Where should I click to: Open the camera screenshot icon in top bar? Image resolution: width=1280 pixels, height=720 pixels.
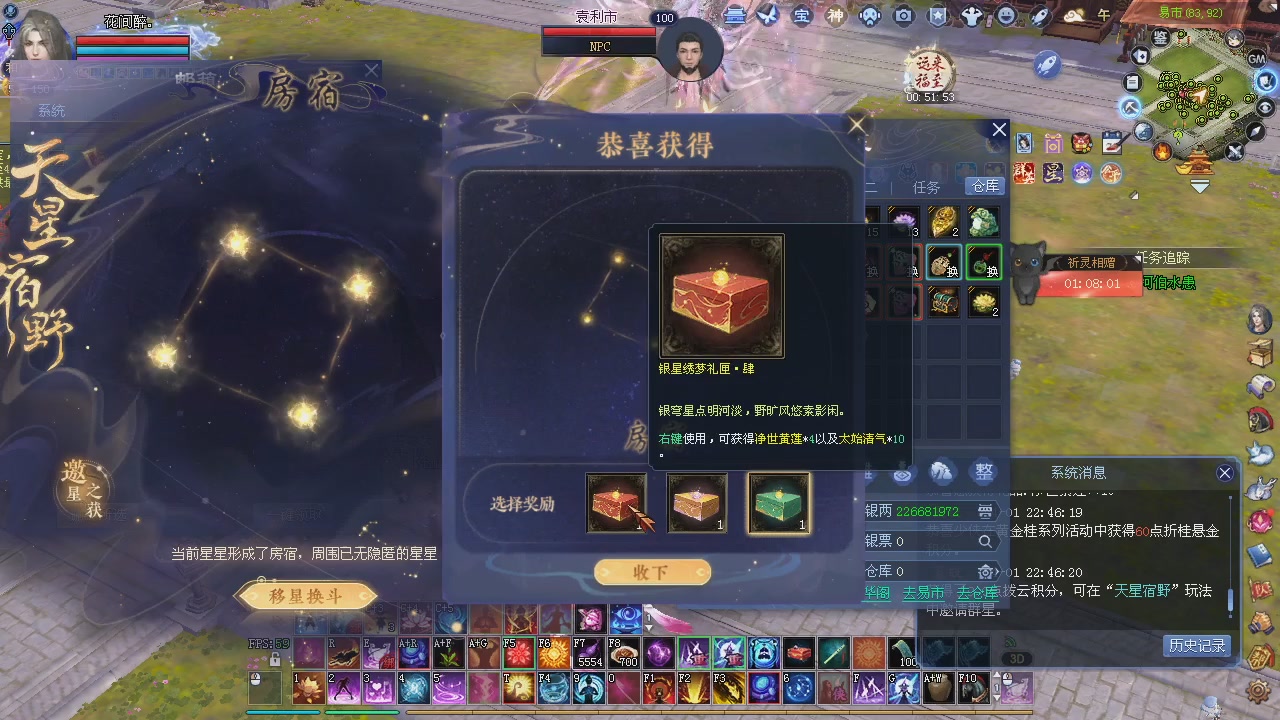point(904,16)
